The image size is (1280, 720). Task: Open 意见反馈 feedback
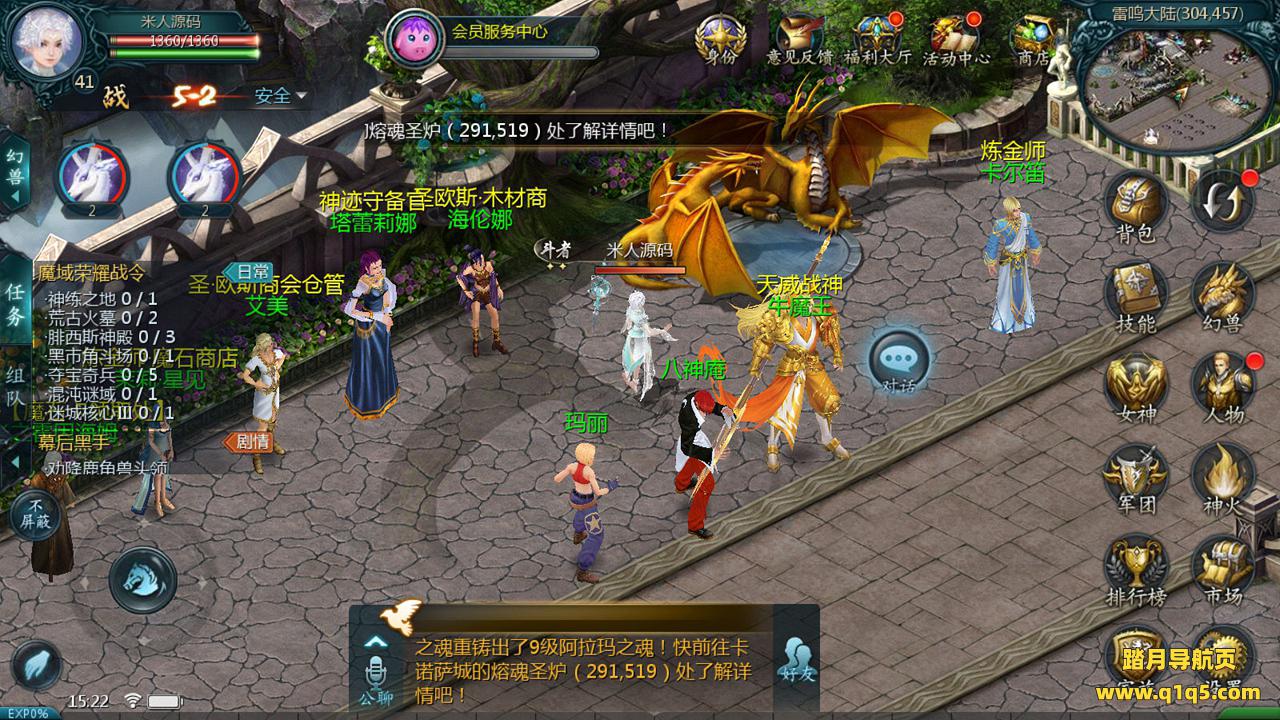click(x=799, y=38)
